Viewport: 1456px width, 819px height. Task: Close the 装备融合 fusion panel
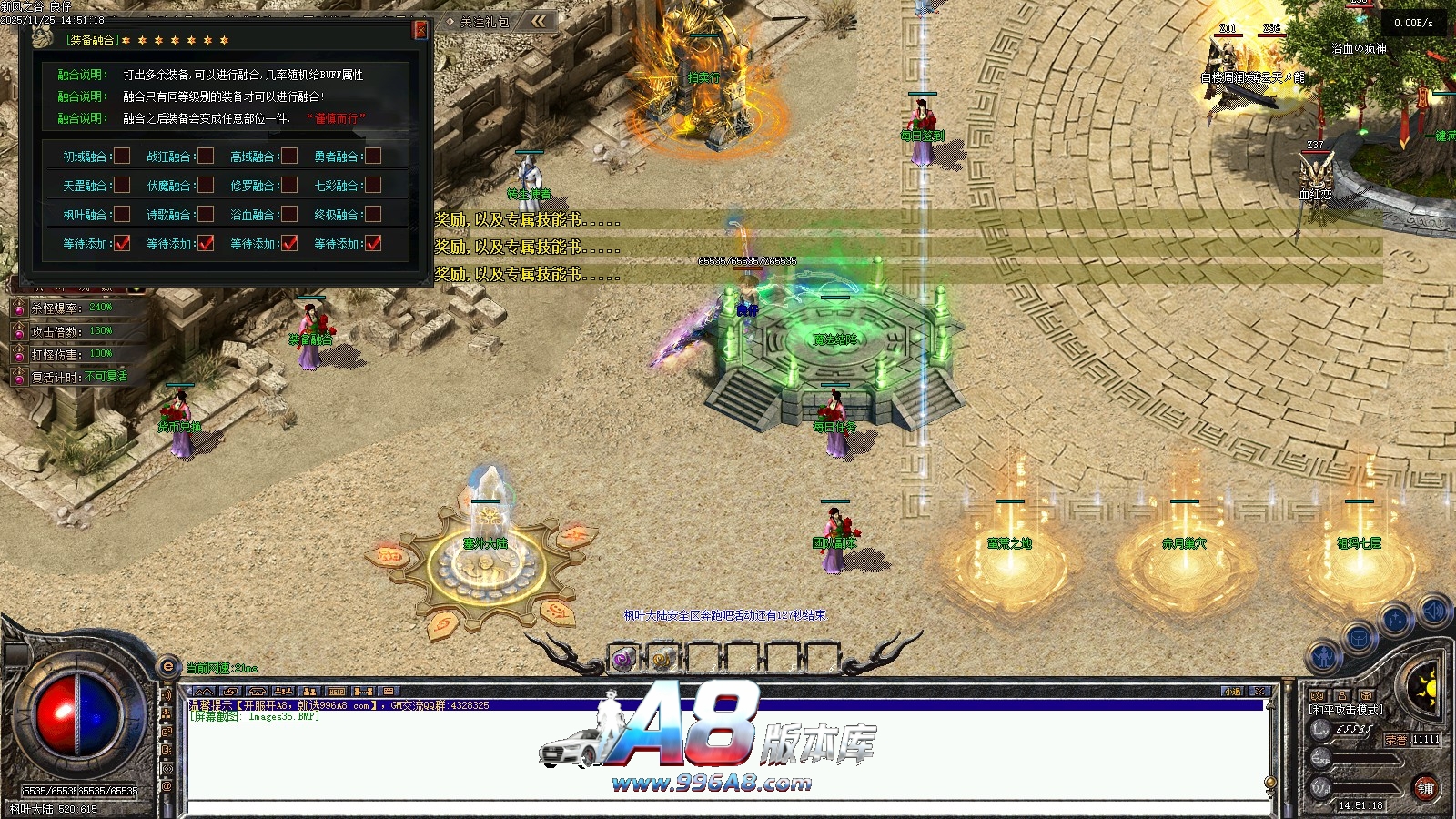[420, 30]
